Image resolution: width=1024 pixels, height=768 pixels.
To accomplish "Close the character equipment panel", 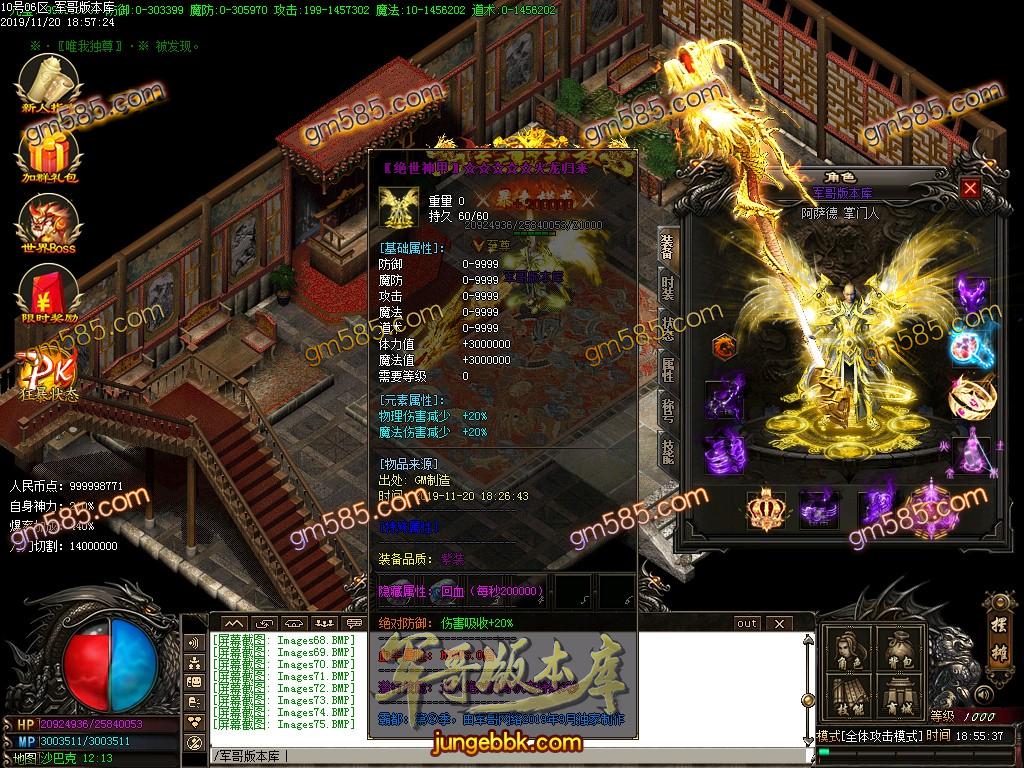I will (970, 188).
